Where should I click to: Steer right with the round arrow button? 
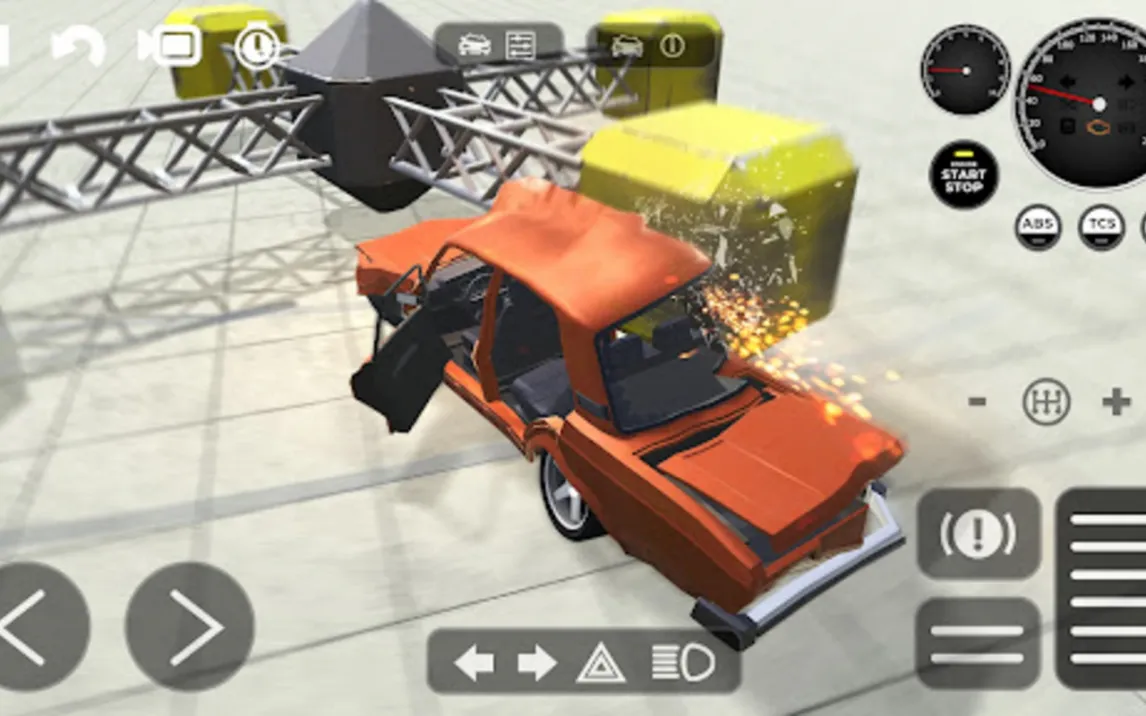pos(190,627)
